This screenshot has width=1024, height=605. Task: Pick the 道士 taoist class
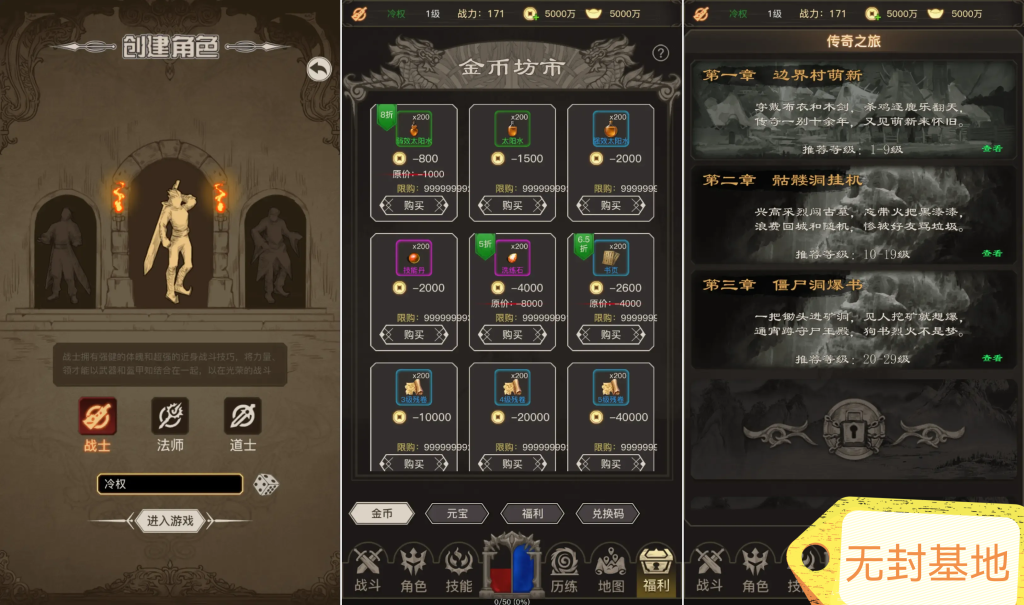click(x=242, y=416)
